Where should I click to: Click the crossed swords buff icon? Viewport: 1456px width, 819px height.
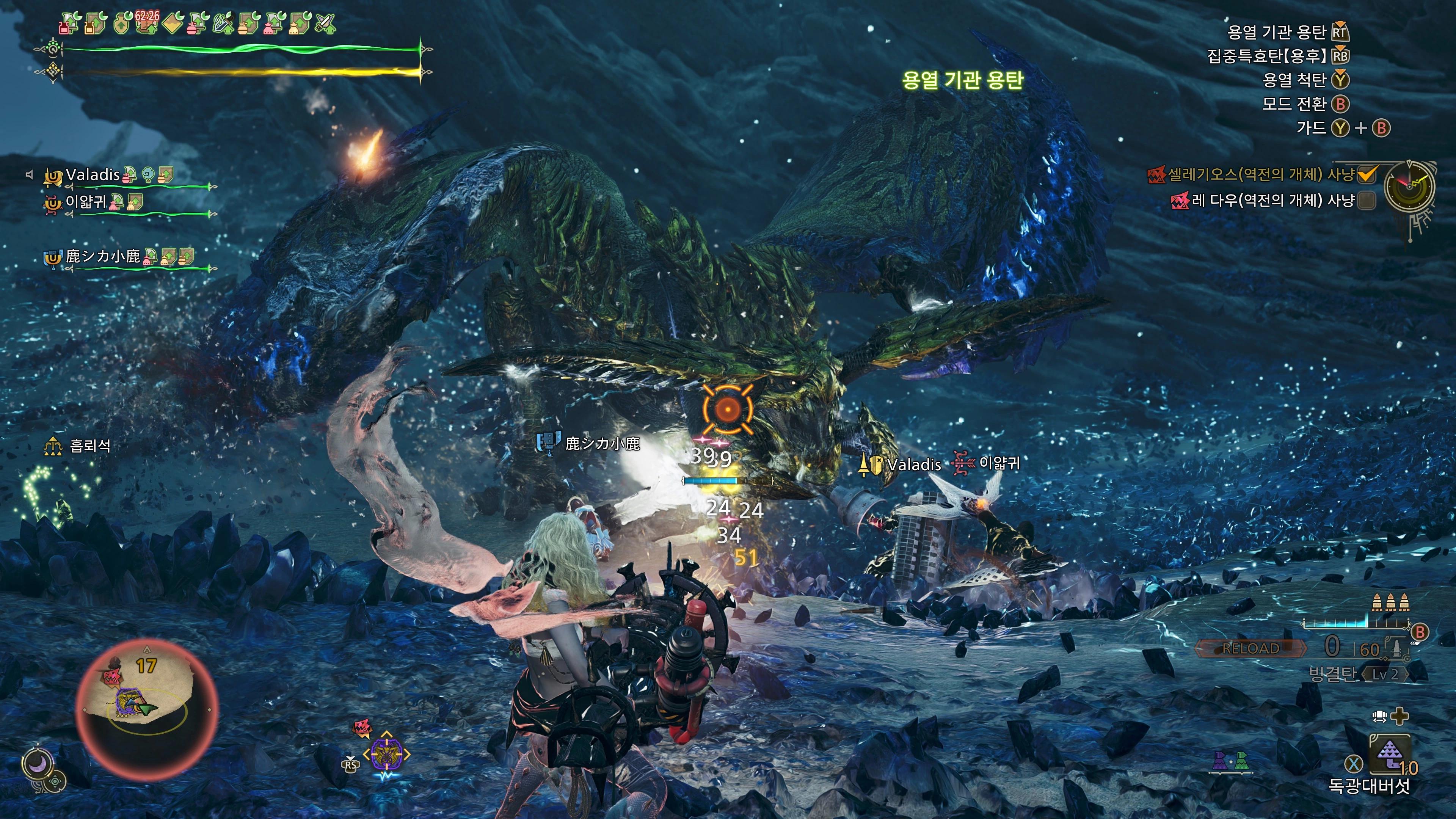(x=326, y=24)
